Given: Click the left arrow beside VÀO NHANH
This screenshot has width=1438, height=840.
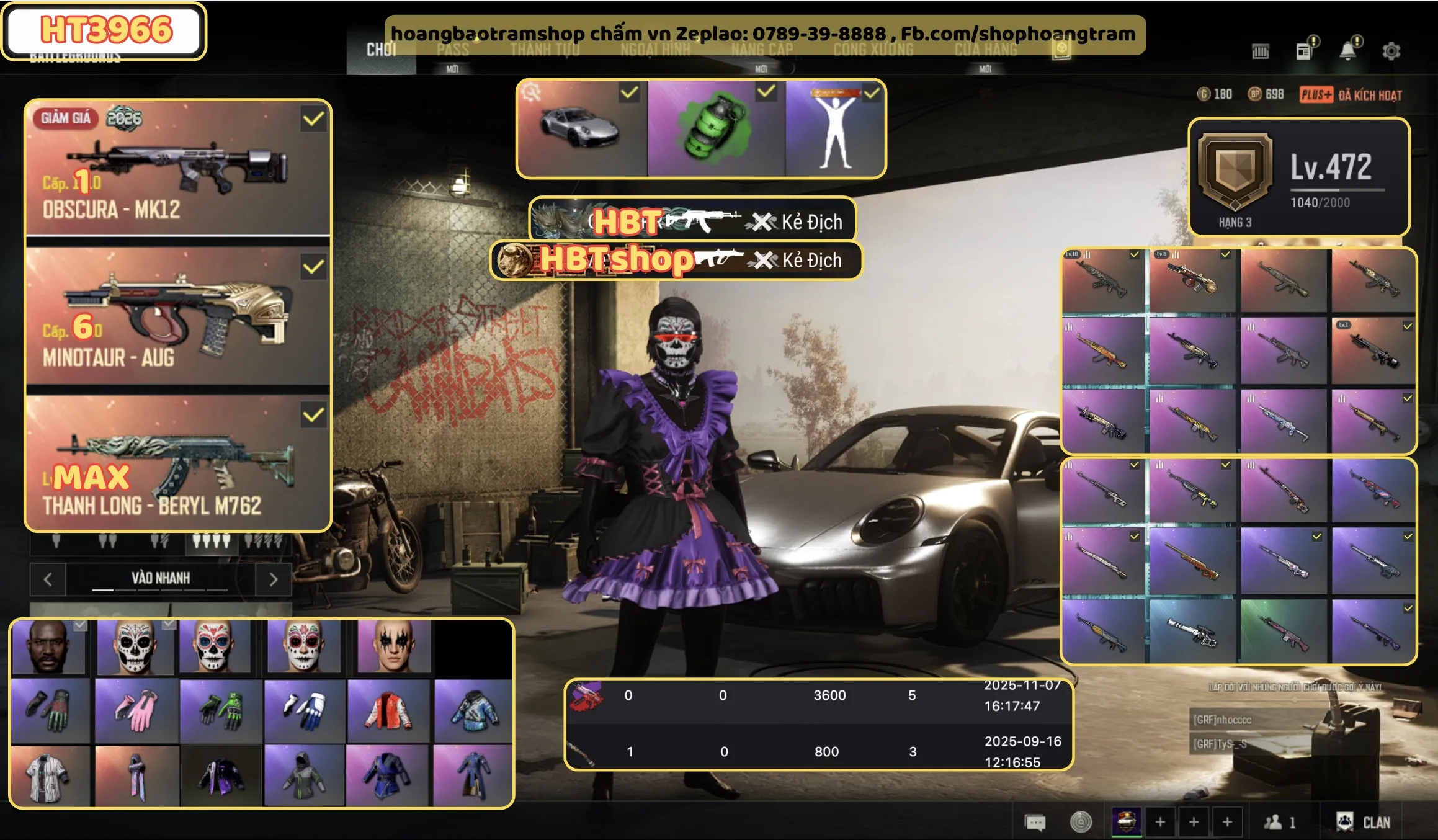Looking at the screenshot, I should [x=48, y=579].
